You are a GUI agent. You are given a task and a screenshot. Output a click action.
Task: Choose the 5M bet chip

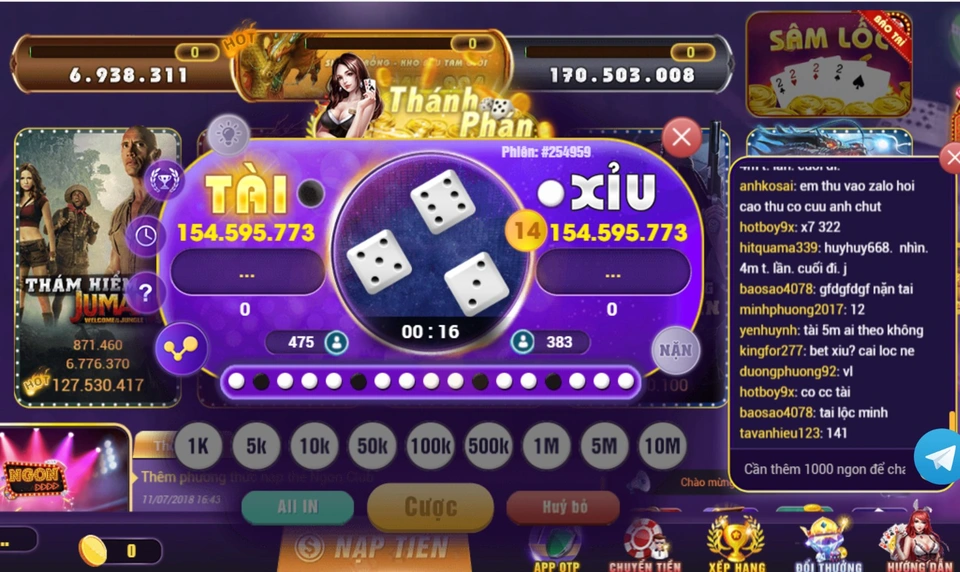pos(604,447)
